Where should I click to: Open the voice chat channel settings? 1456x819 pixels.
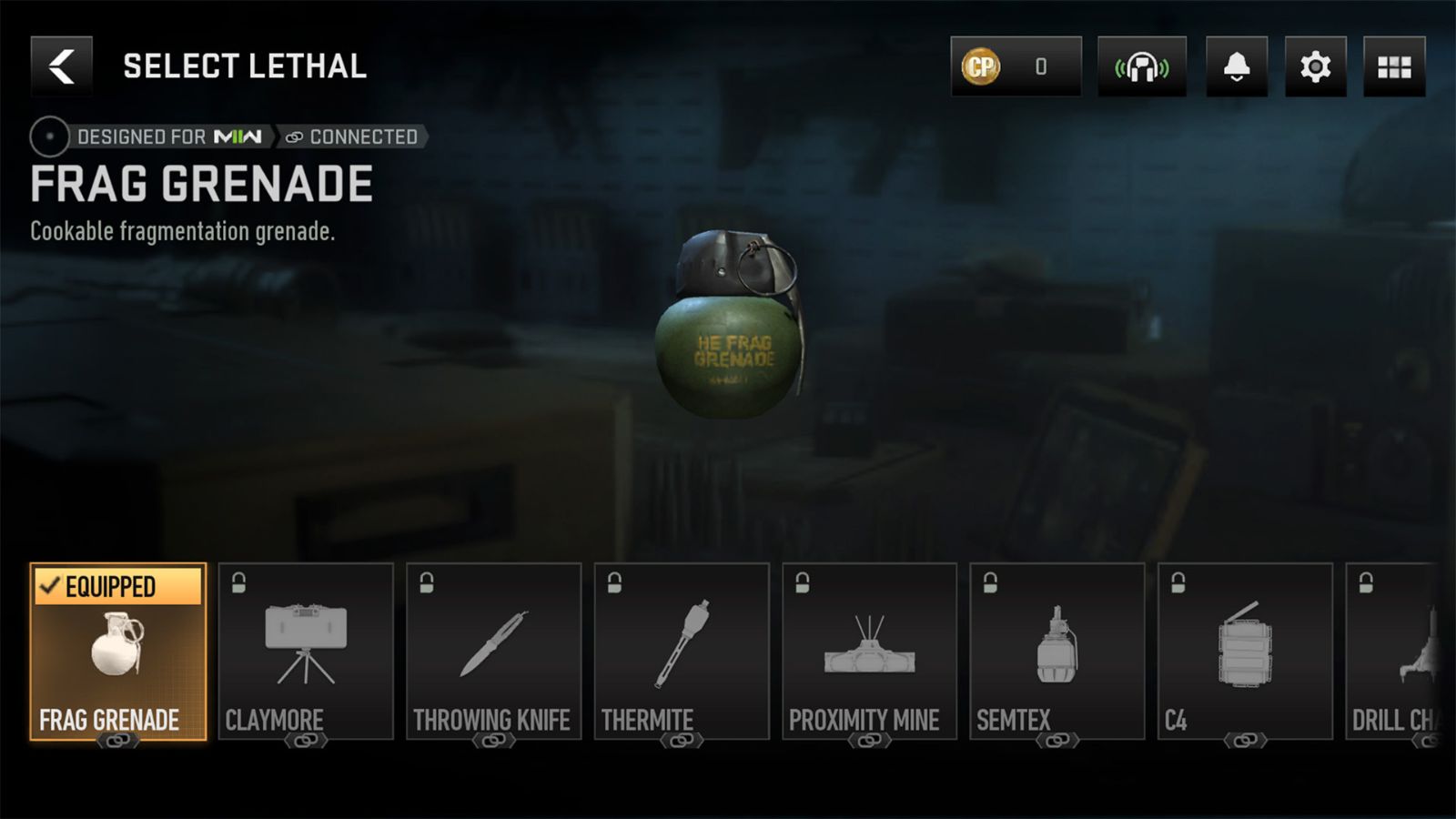pyautogui.click(x=1141, y=67)
